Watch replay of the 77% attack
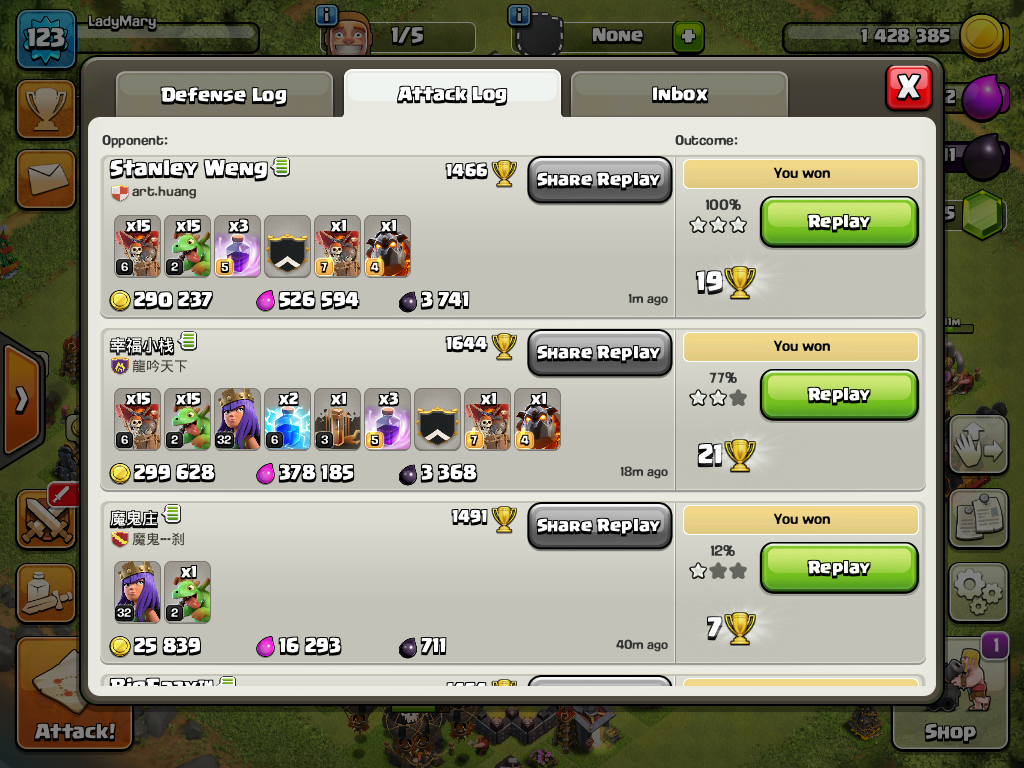 tap(838, 395)
